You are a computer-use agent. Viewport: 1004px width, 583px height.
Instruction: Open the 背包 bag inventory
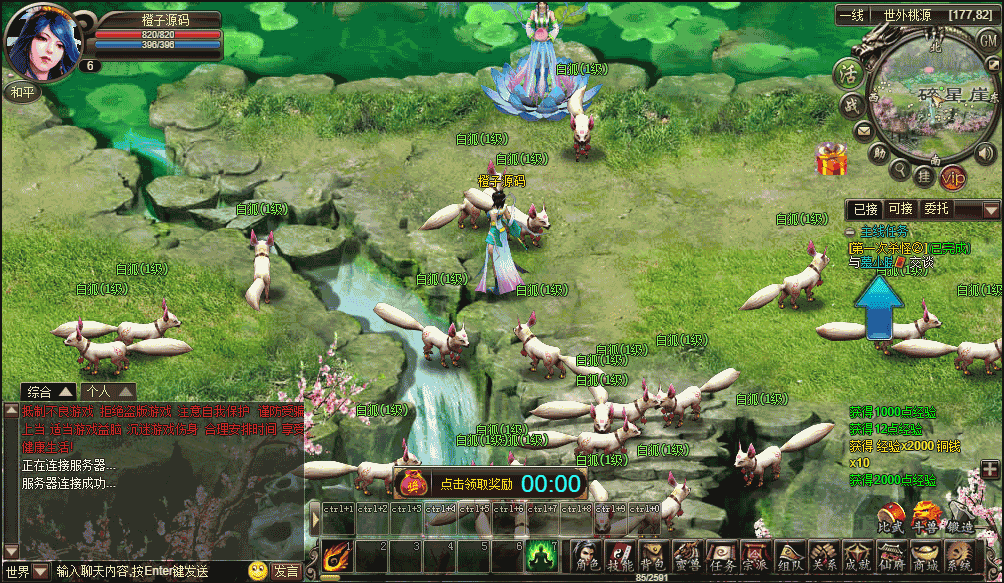point(652,556)
